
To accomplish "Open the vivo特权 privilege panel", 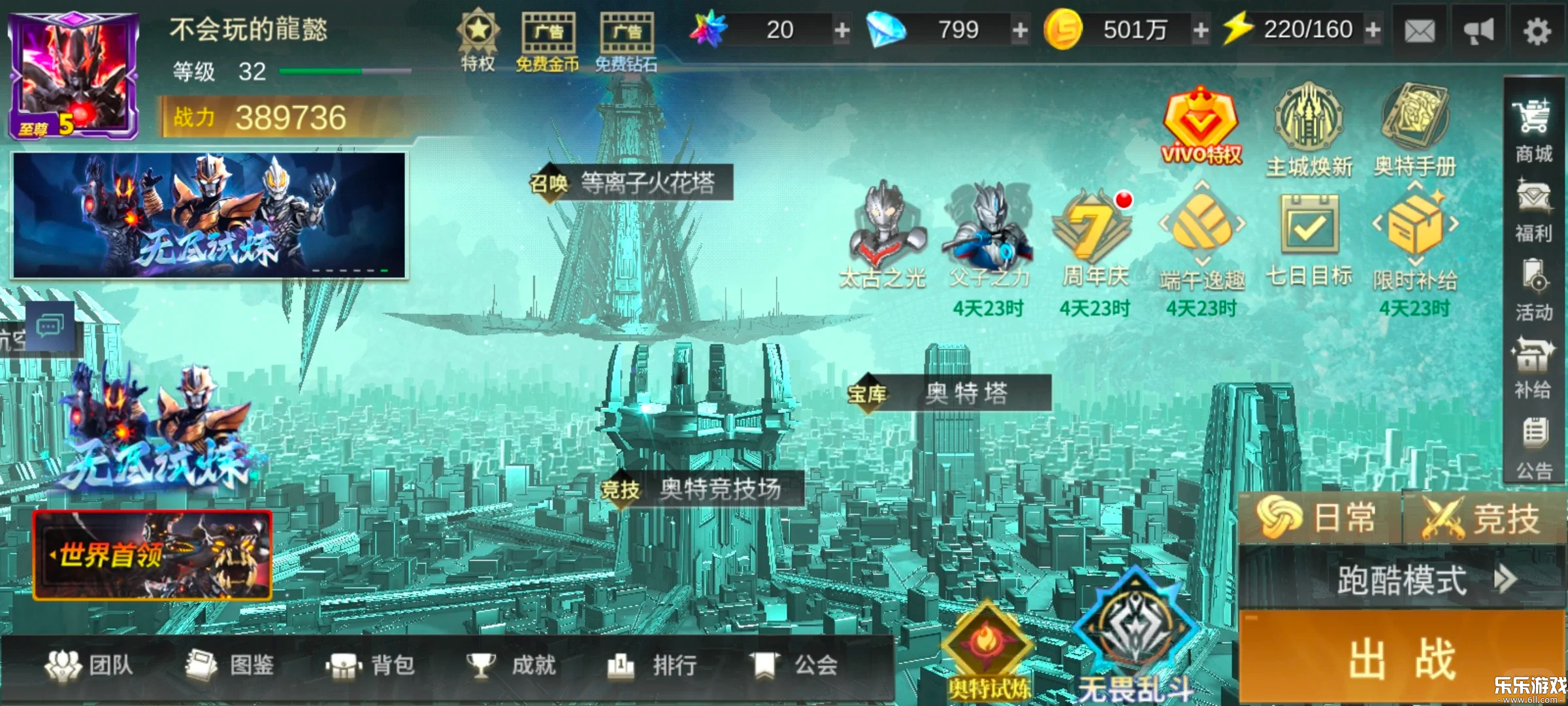I will pos(1201,121).
